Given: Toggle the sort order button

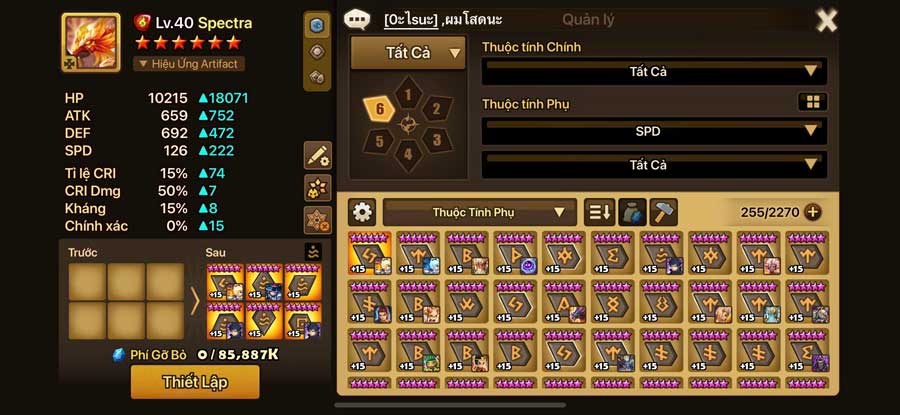Looking at the screenshot, I should coord(599,212).
